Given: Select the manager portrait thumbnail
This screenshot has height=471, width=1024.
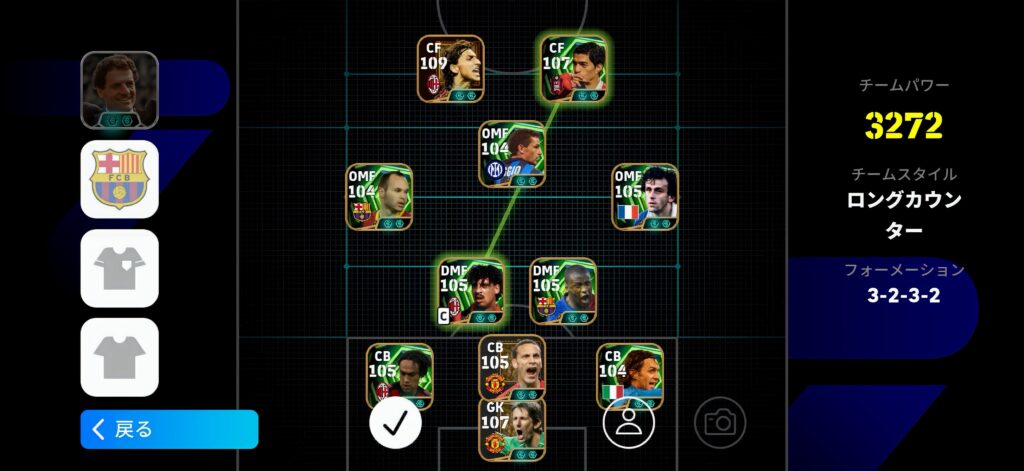Looking at the screenshot, I should click(119, 90).
